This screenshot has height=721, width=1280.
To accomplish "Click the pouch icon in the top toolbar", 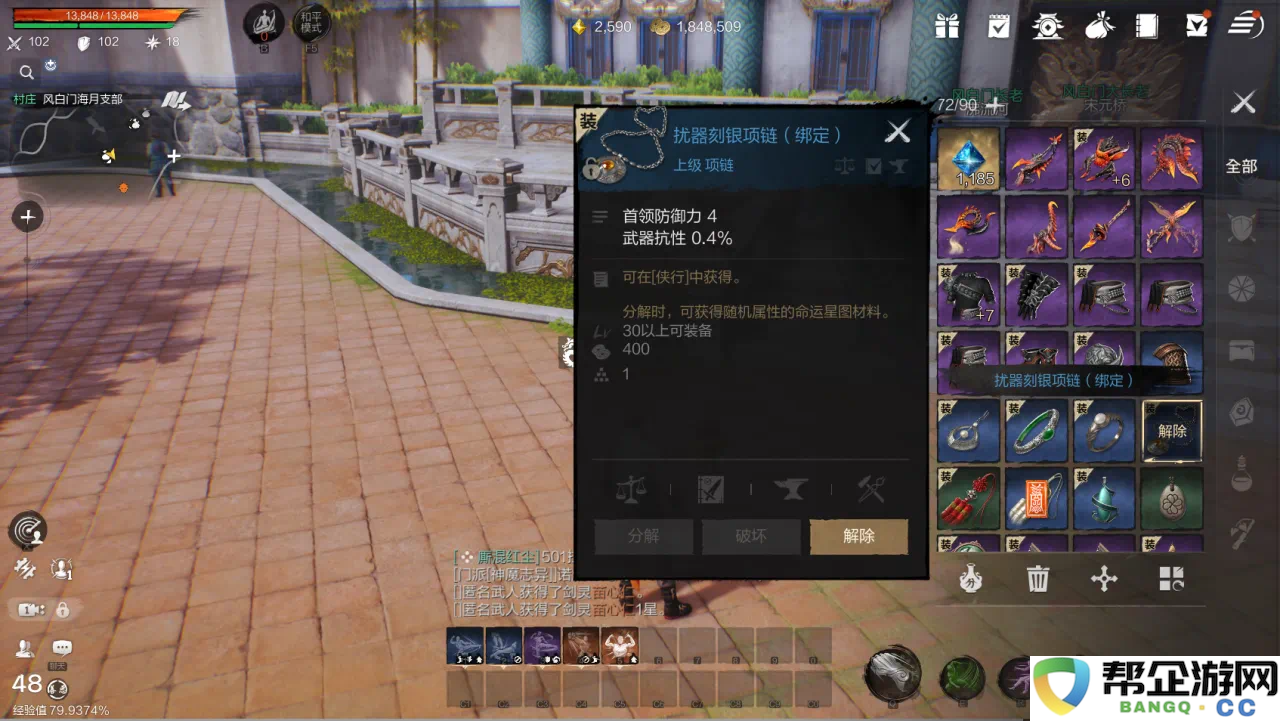I will click(1100, 27).
